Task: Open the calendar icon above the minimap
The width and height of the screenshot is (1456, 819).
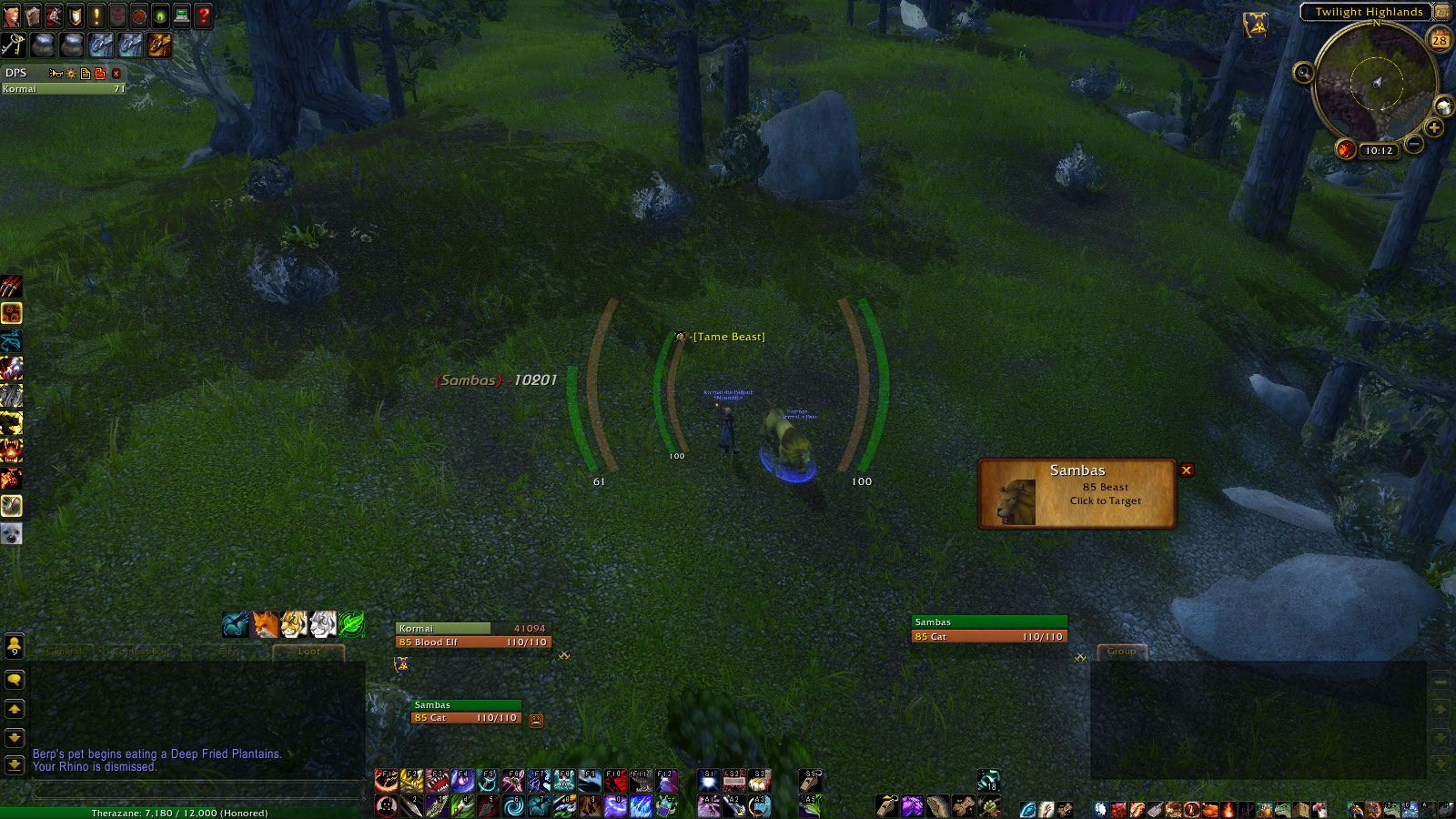Action: [1440, 40]
